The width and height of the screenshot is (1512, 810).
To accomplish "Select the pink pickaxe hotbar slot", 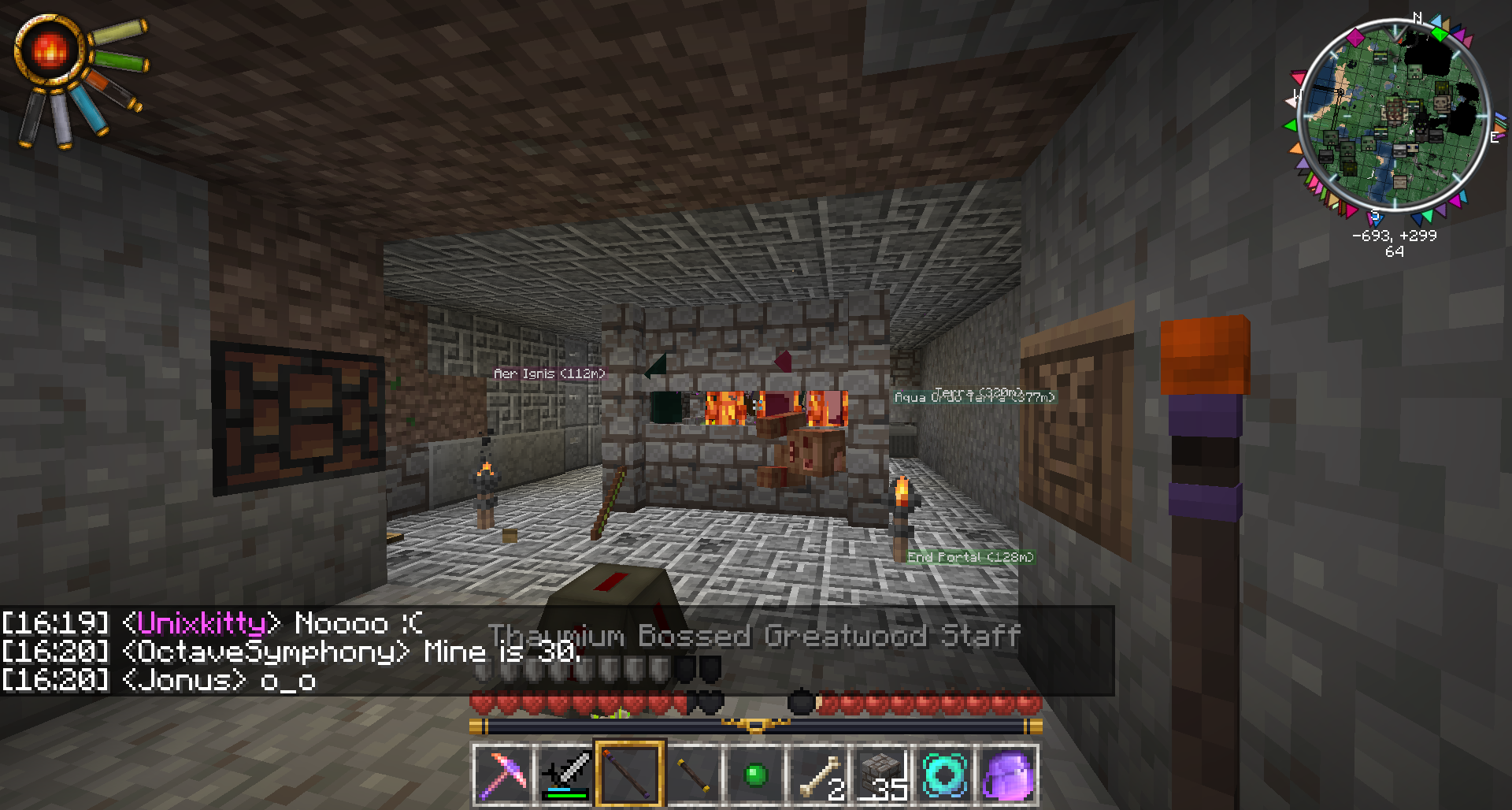I will tap(503, 775).
